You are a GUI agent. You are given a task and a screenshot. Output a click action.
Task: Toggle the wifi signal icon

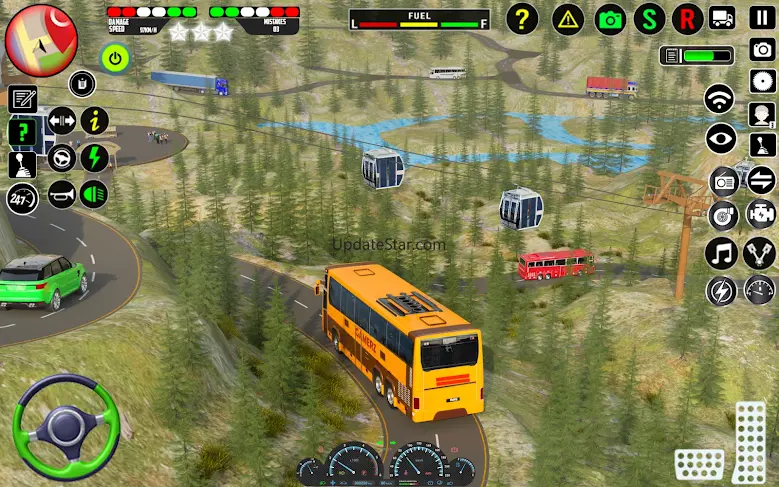pyautogui.click(x=720, y=99)
